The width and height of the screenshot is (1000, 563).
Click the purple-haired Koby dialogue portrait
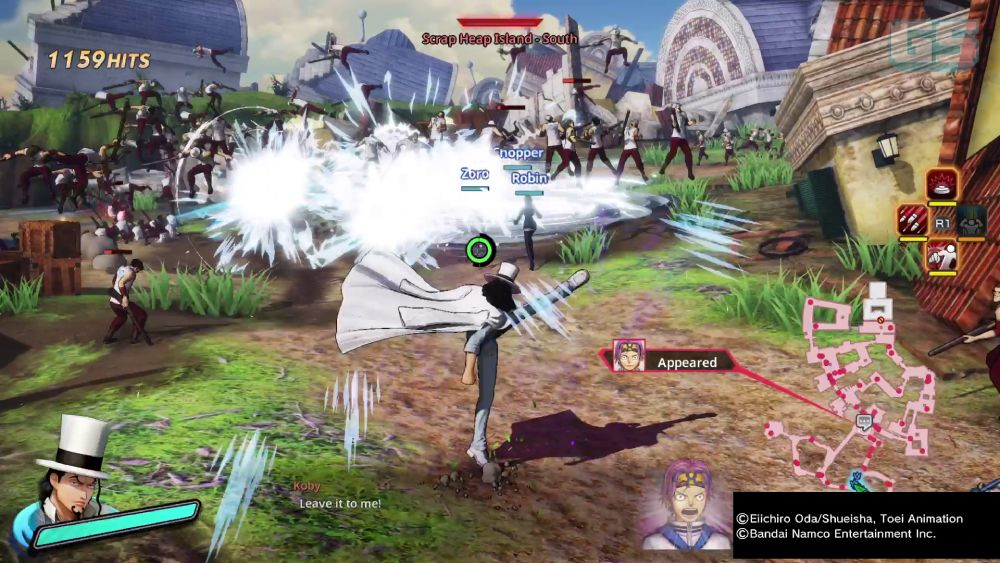pyautogui.click(x=687, y=505)
